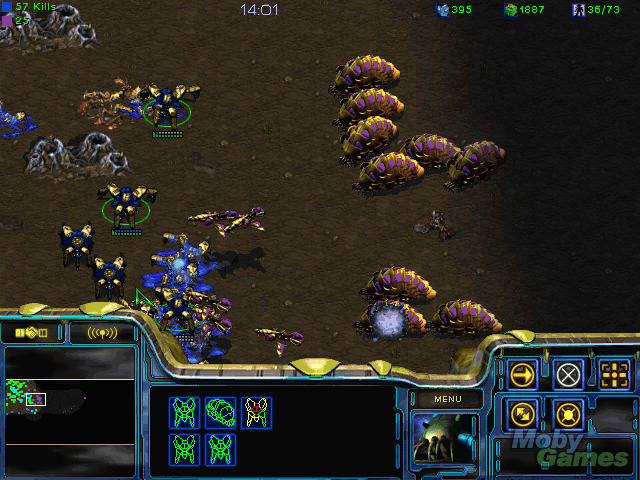Issue the Move command
This screenshot has height=480, width=640.
click(x=522, y=375)
